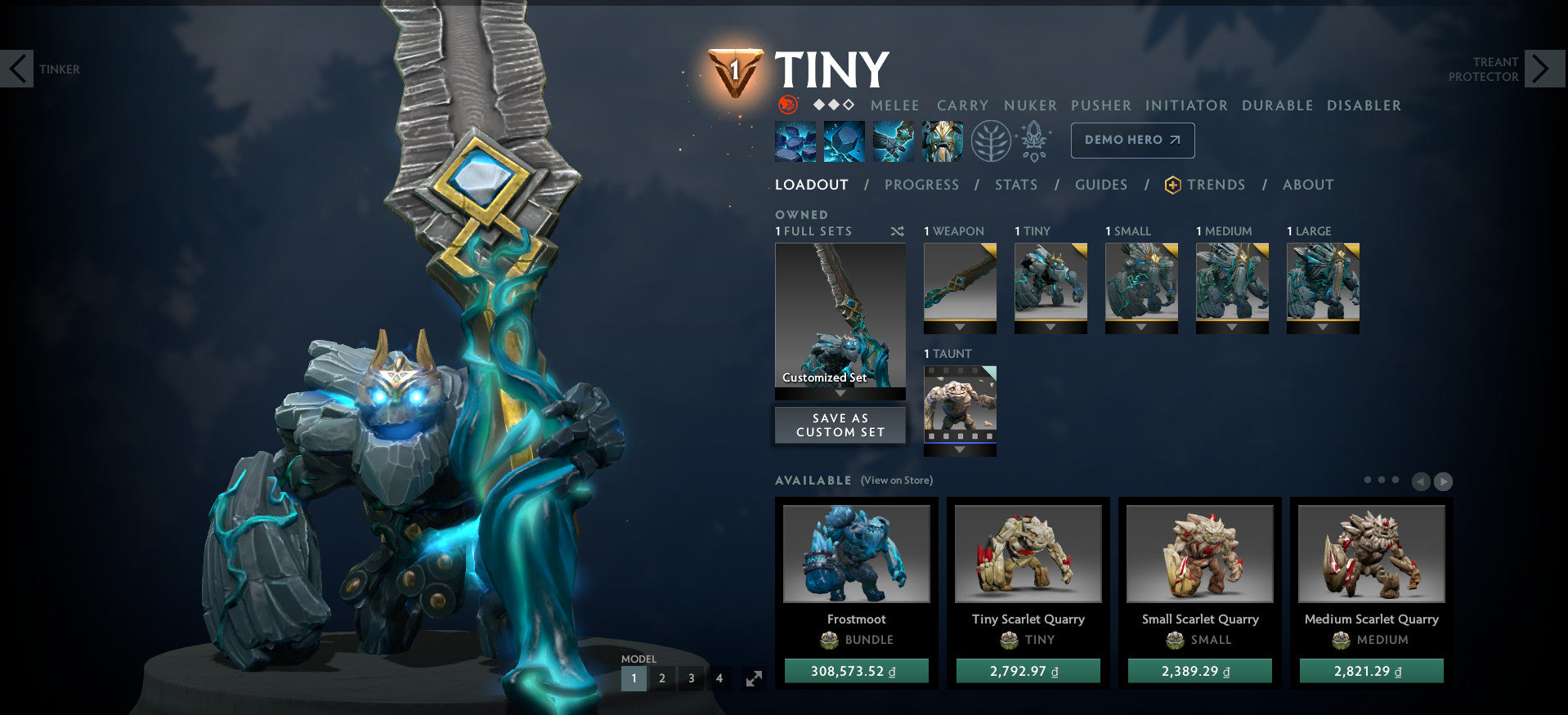
Task: Select model variant 4
Action: pyautogui.click(x=719, y=678)
